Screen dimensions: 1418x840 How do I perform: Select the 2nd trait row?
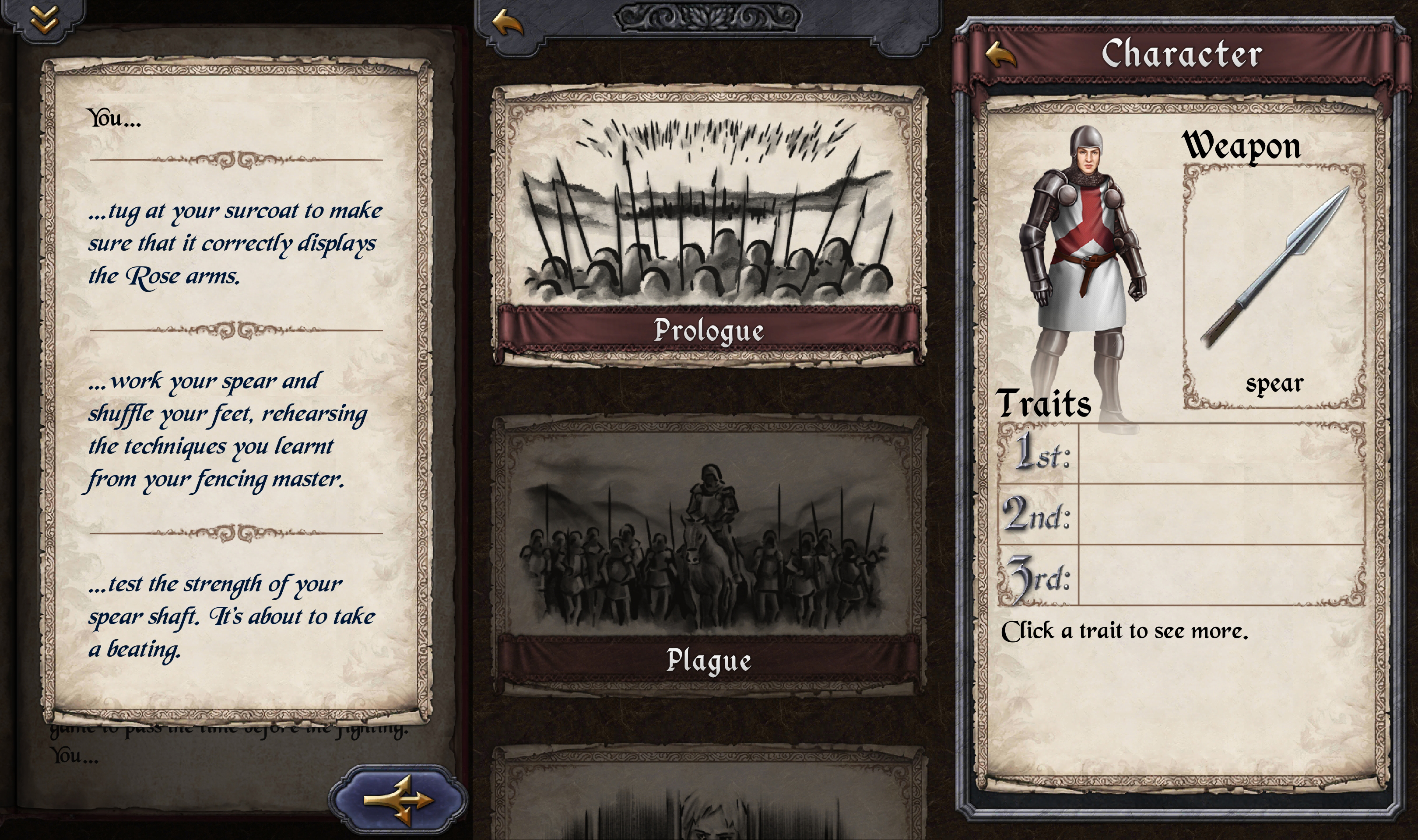point(1180,514)
